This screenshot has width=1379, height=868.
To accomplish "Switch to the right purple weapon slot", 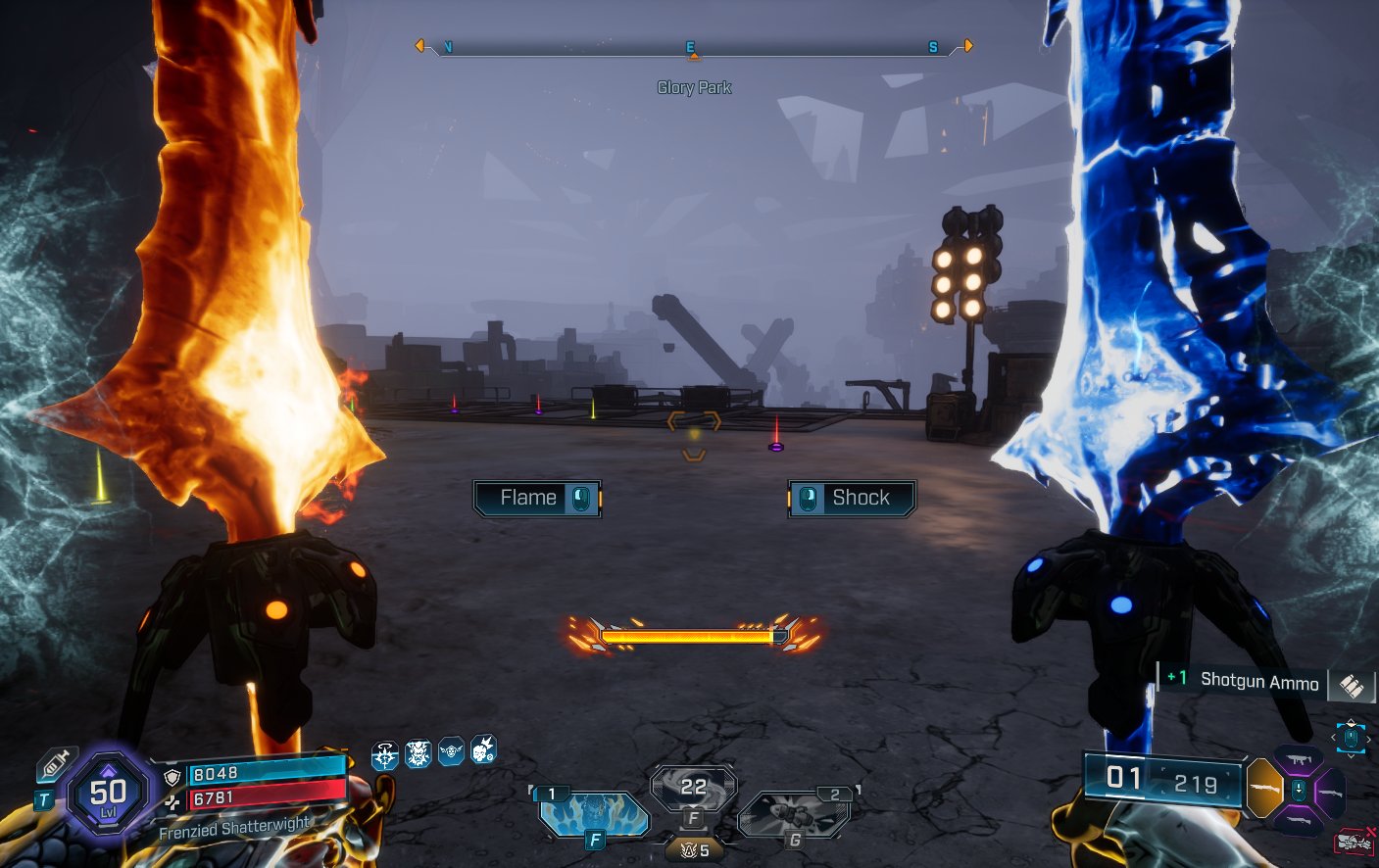I will point(1330,790).
